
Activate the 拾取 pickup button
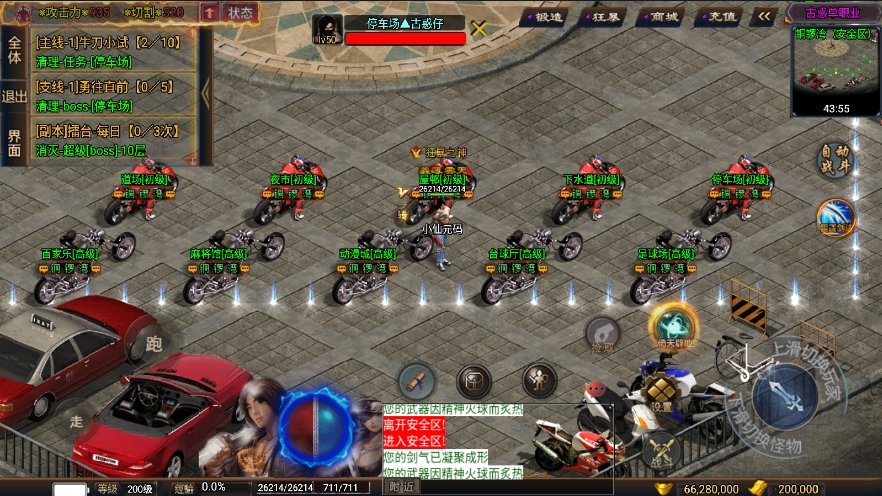[x=602, y=336]
